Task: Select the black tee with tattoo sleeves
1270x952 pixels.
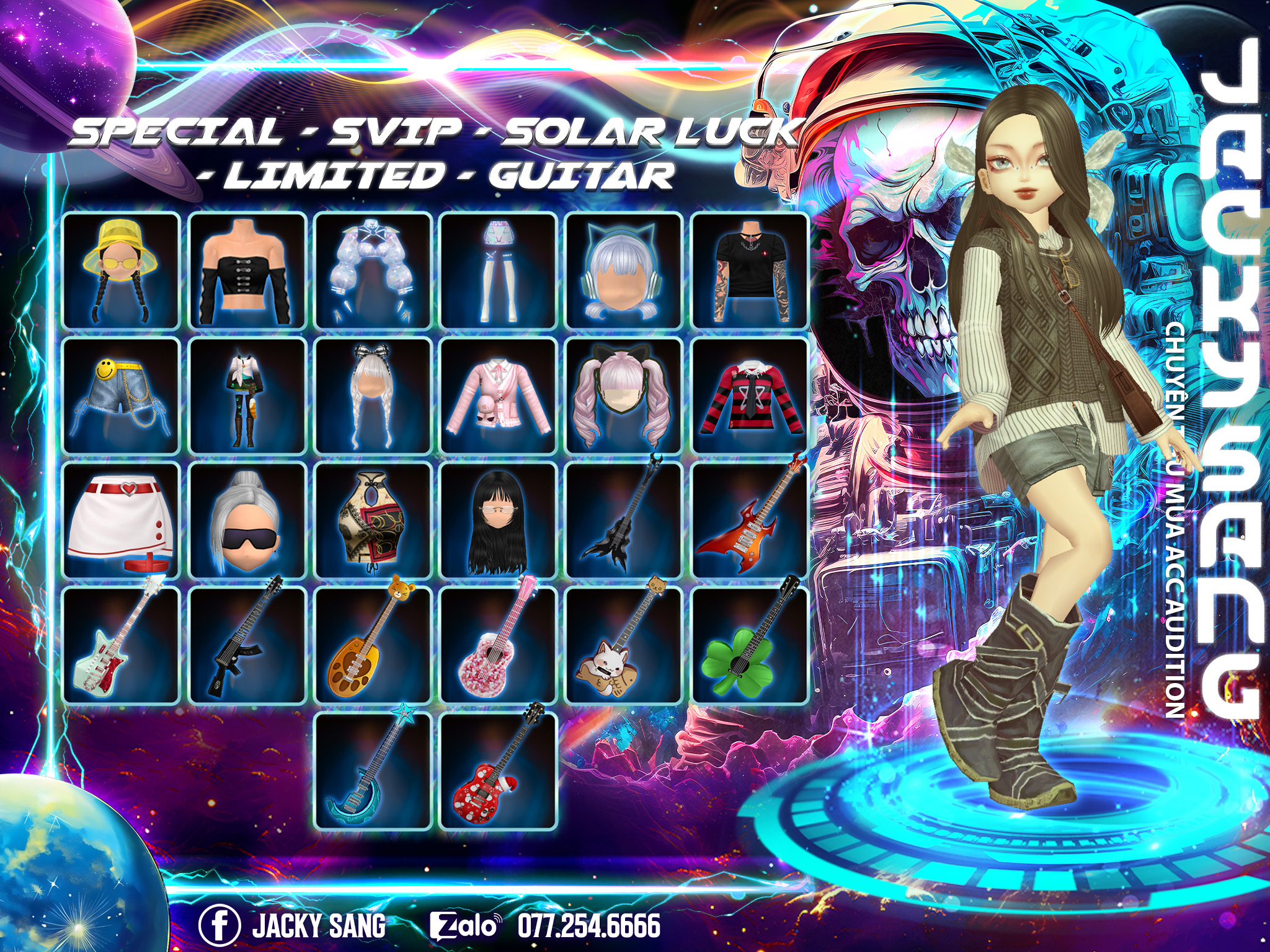Action: point(750,270)
